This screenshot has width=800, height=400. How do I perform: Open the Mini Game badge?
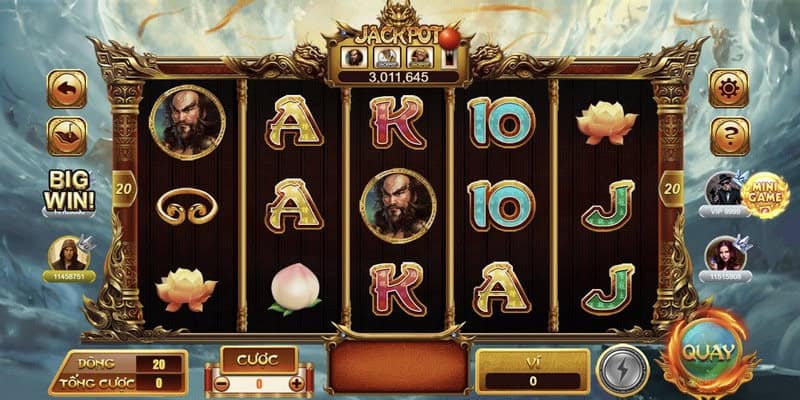(766, 194)
